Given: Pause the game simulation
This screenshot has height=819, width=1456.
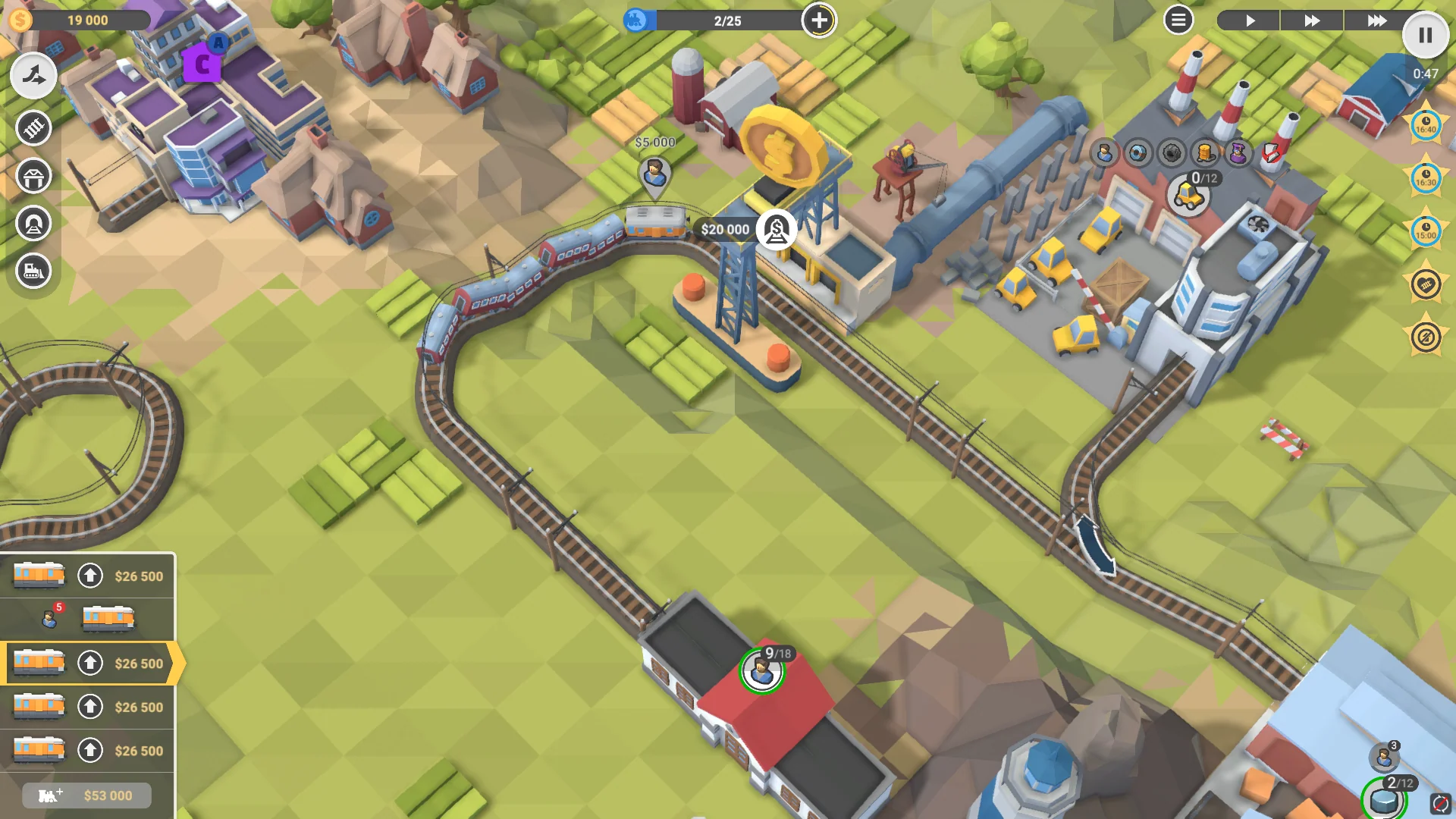Looking at the screenshot, I should 1426,35.
